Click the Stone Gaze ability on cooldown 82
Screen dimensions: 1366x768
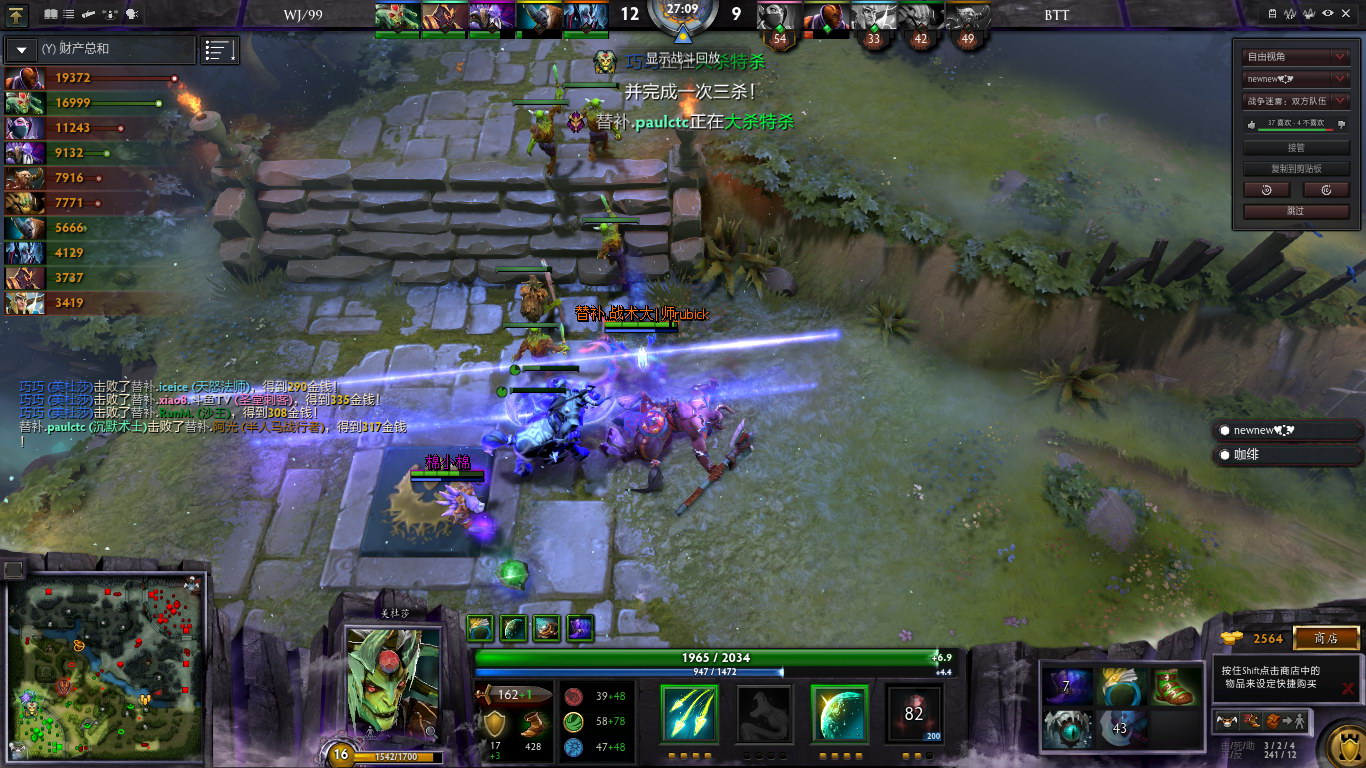click(913, 713)
